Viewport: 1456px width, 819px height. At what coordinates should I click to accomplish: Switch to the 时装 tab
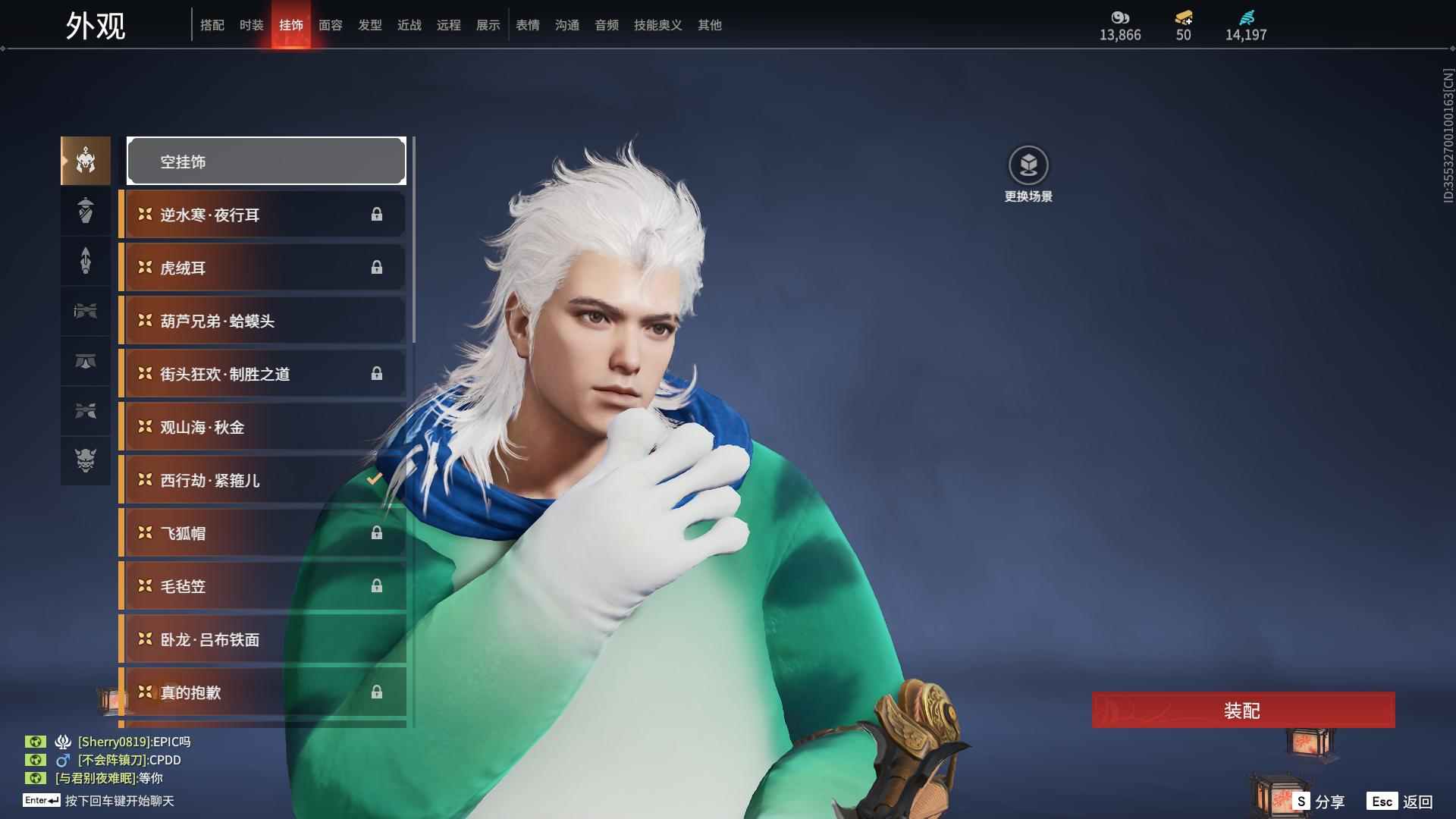tap(251, 25)
